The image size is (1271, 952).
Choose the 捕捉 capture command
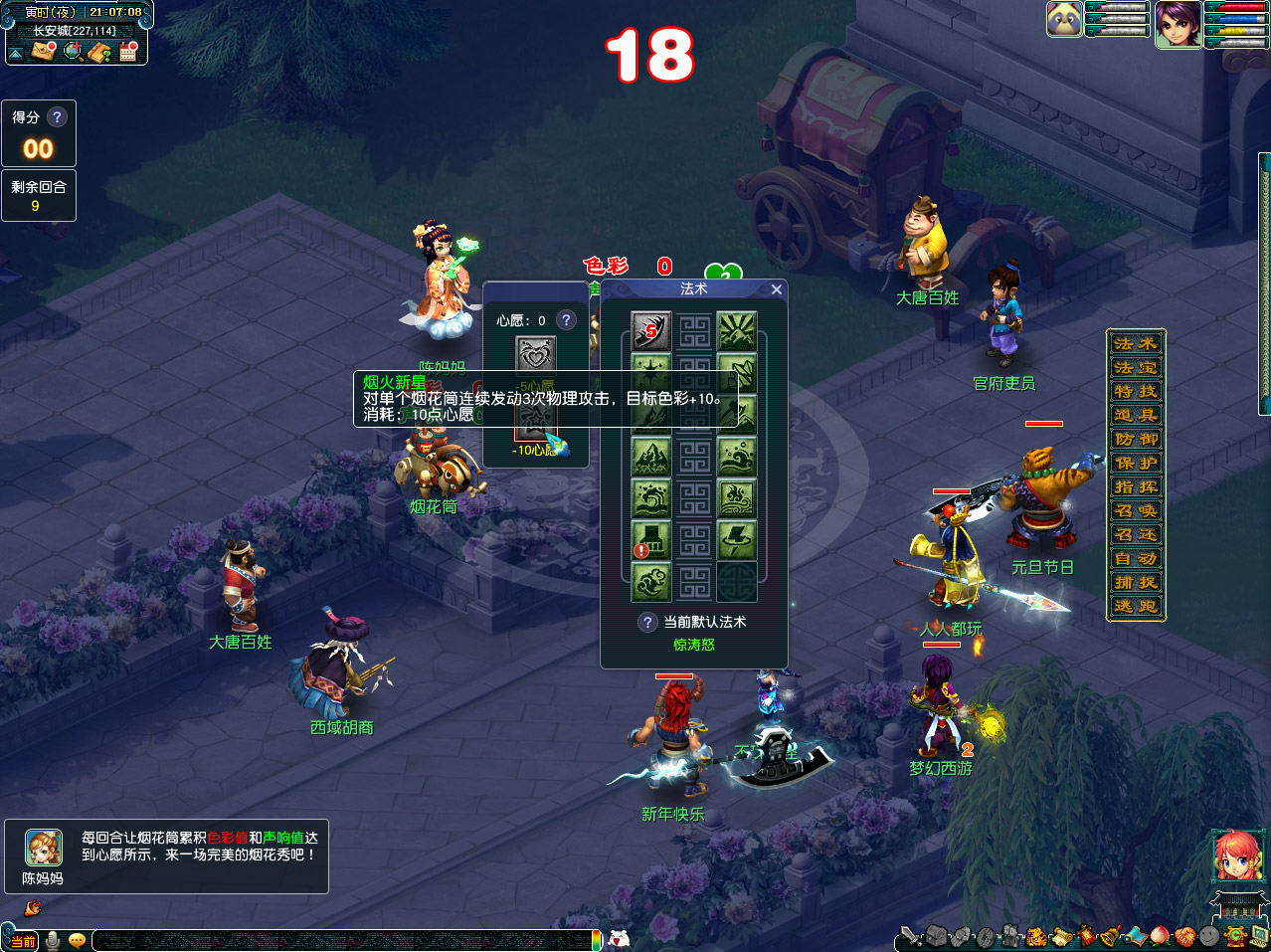1136,582
